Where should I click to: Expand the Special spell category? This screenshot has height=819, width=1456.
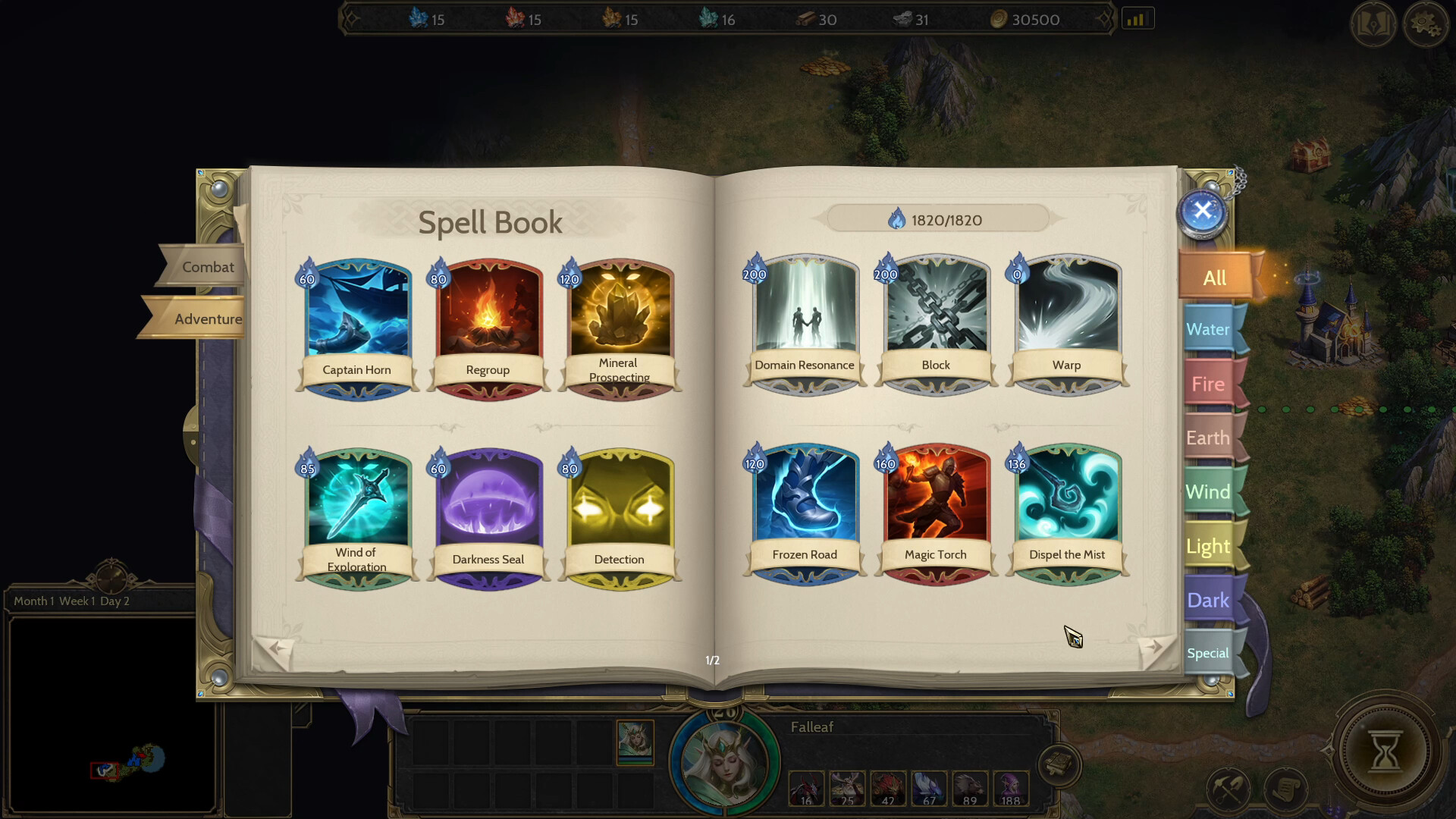click(1209, 652)
